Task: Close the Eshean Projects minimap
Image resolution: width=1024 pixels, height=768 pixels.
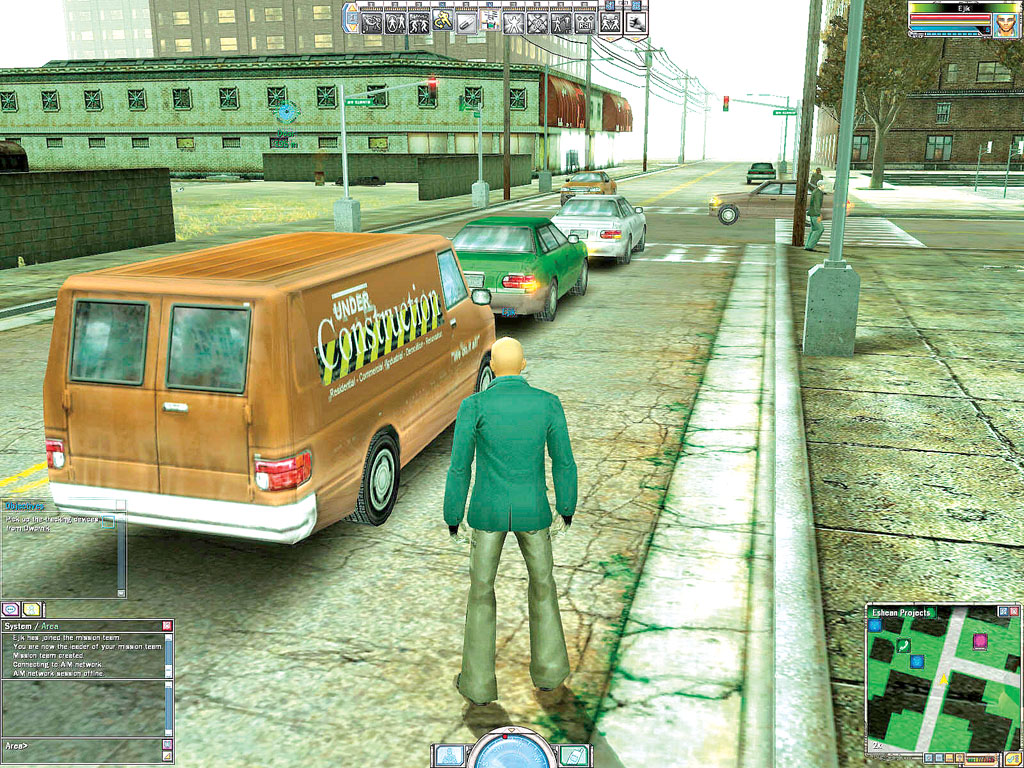Action: (x=1015, y=611)
